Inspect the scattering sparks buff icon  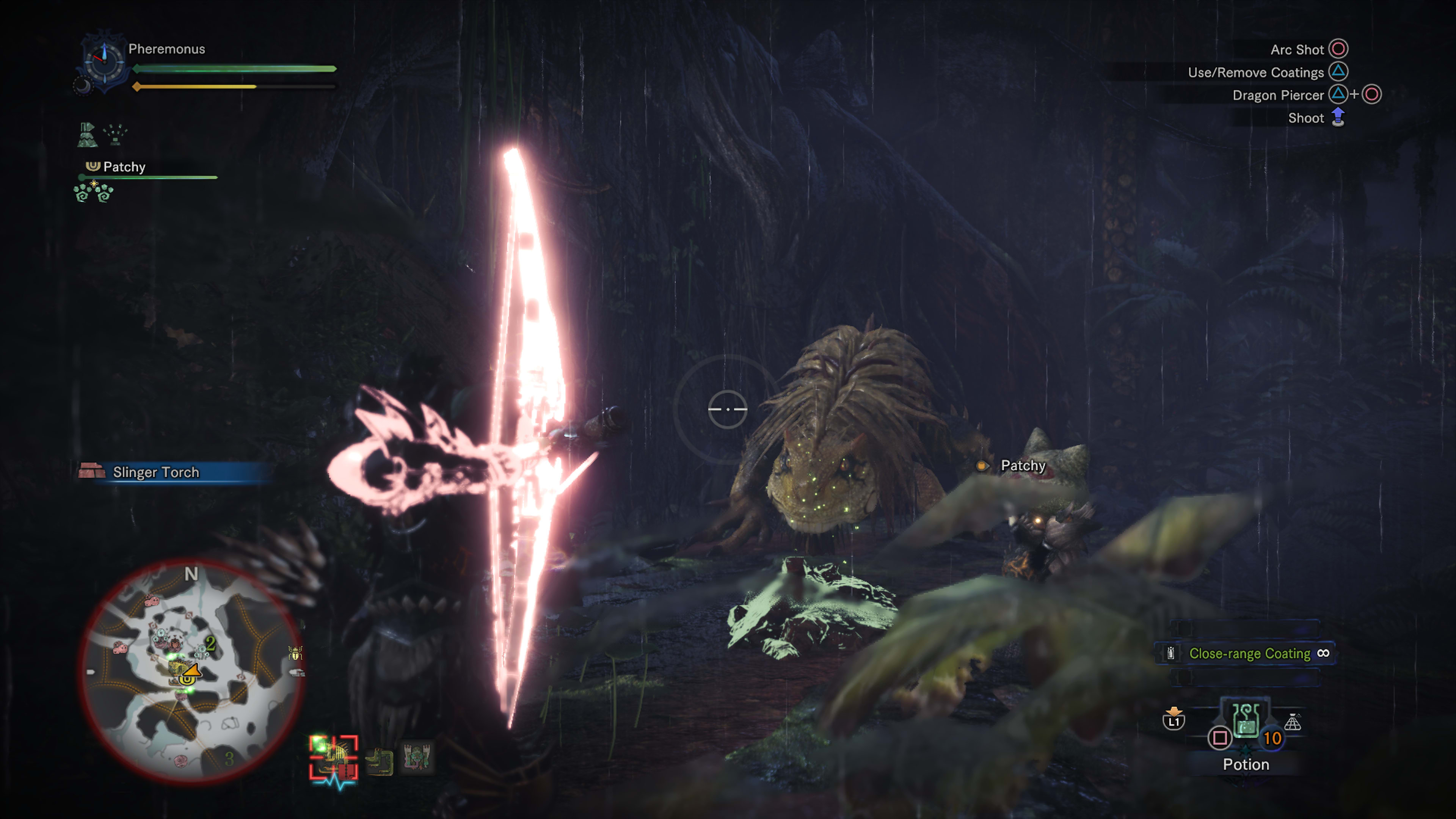click(116, 135)
